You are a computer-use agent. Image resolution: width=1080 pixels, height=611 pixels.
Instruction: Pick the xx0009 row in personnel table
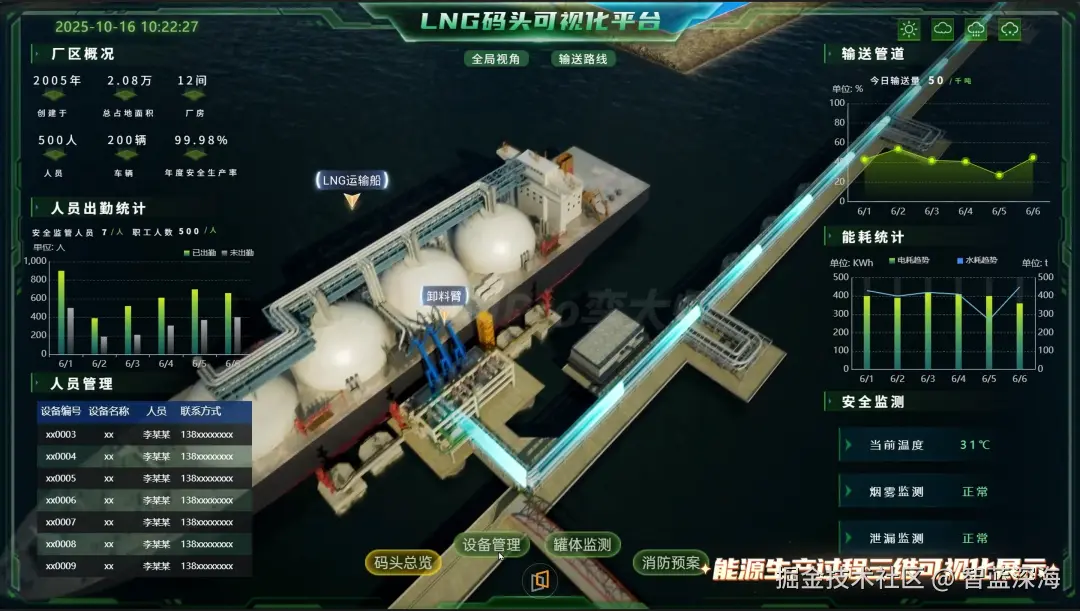(x=144, y=566)
